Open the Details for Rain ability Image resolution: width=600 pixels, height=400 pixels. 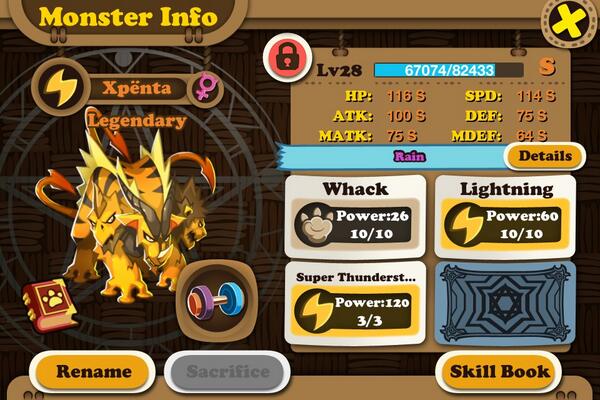pyautogui.click(x=544, y=156)
